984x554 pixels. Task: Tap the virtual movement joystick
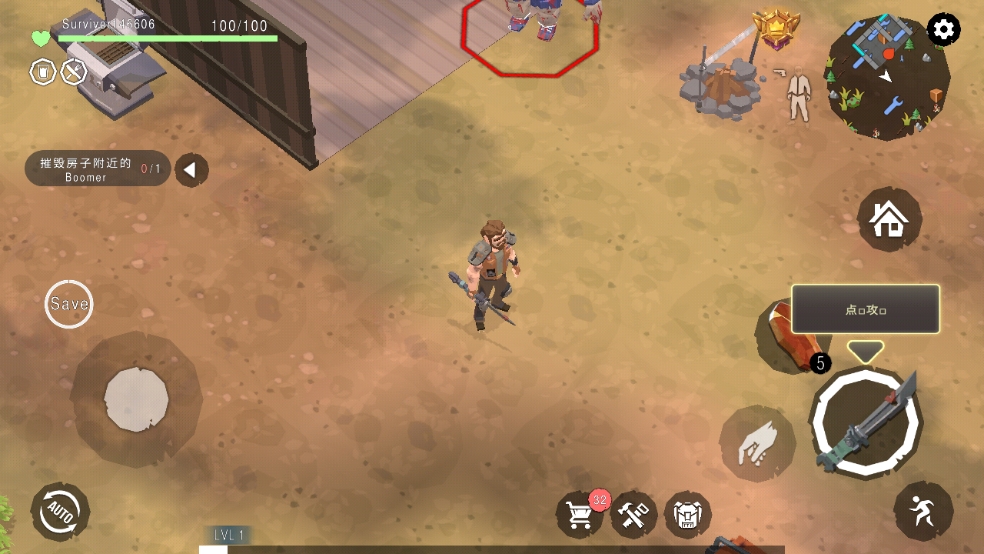click(x=136, y=399)
